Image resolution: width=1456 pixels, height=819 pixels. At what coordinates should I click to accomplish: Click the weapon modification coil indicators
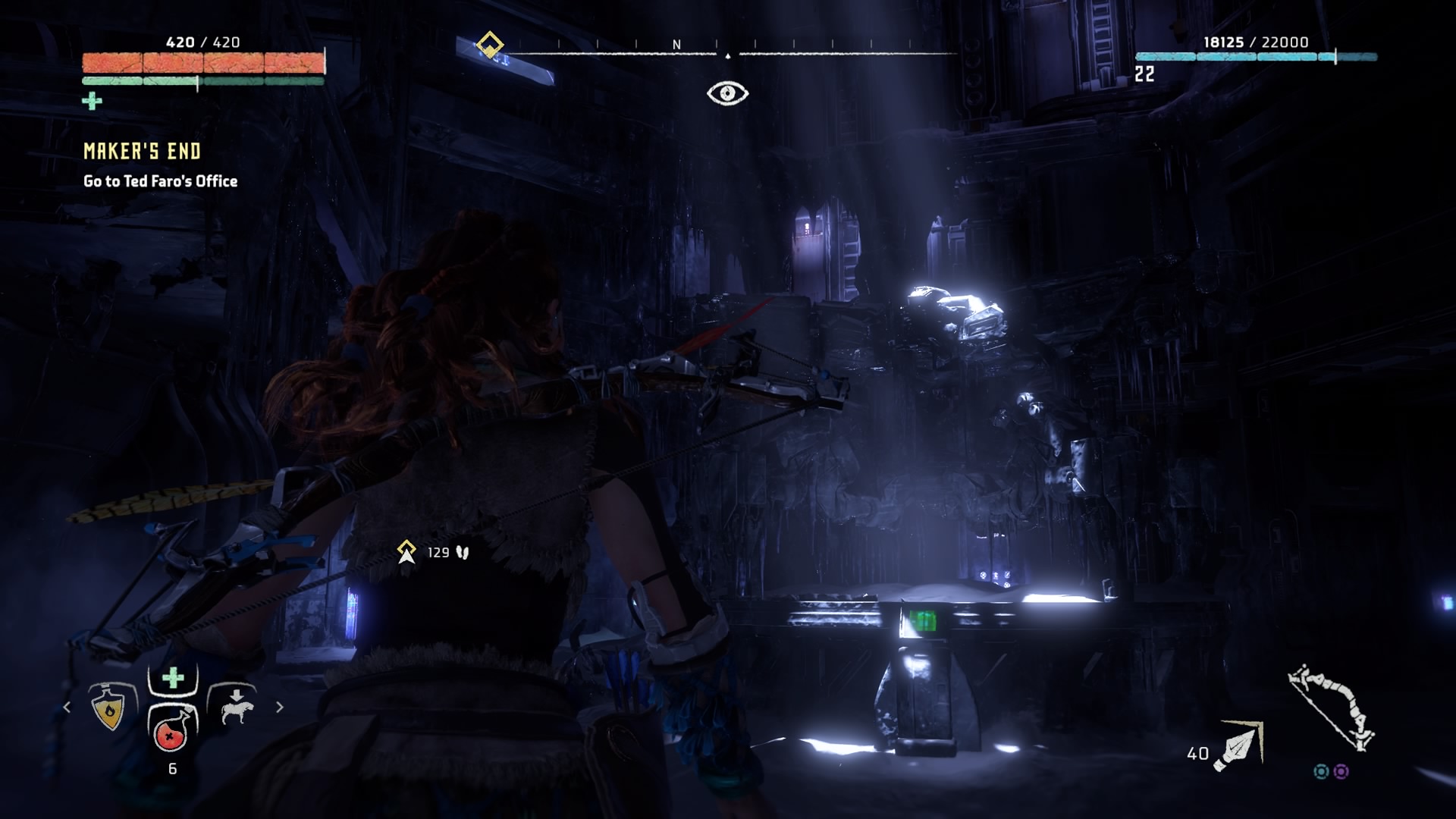(1331, 771)
